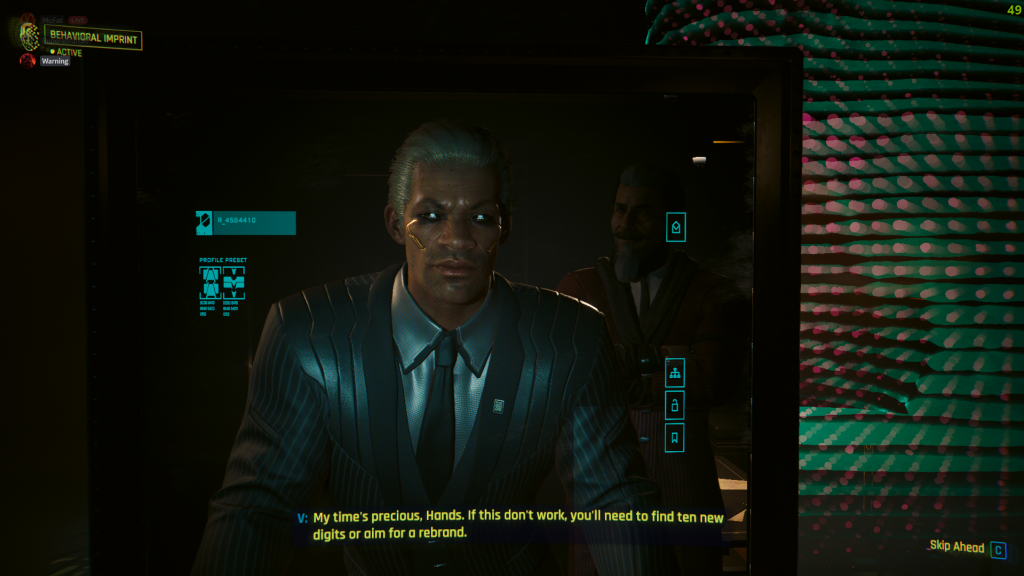Click the hexagon badge icon on mirror
The image size is (1024, 576).
(x=675, y=228)
